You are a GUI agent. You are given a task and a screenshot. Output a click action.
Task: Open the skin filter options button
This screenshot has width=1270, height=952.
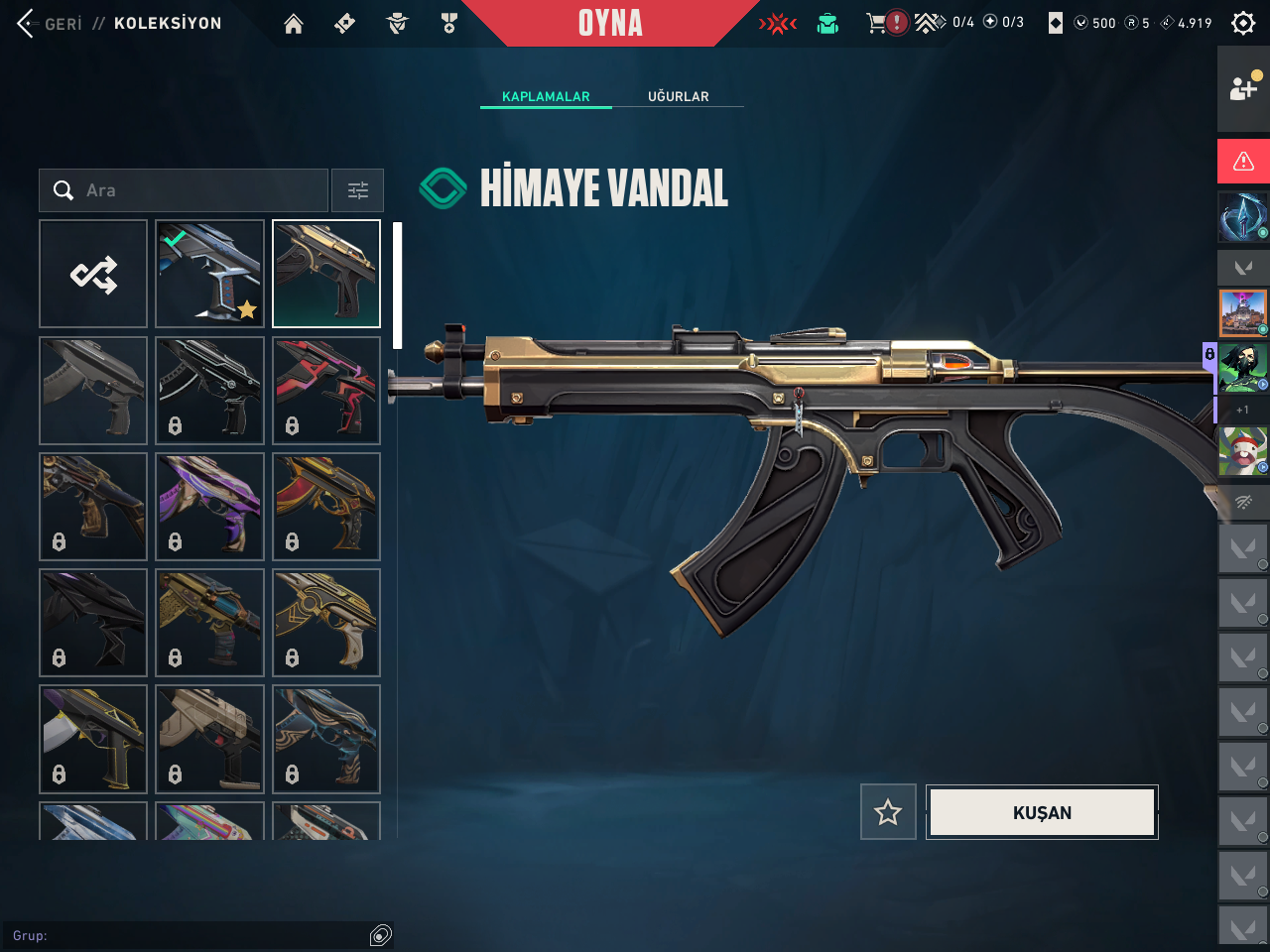click(357, 190)
